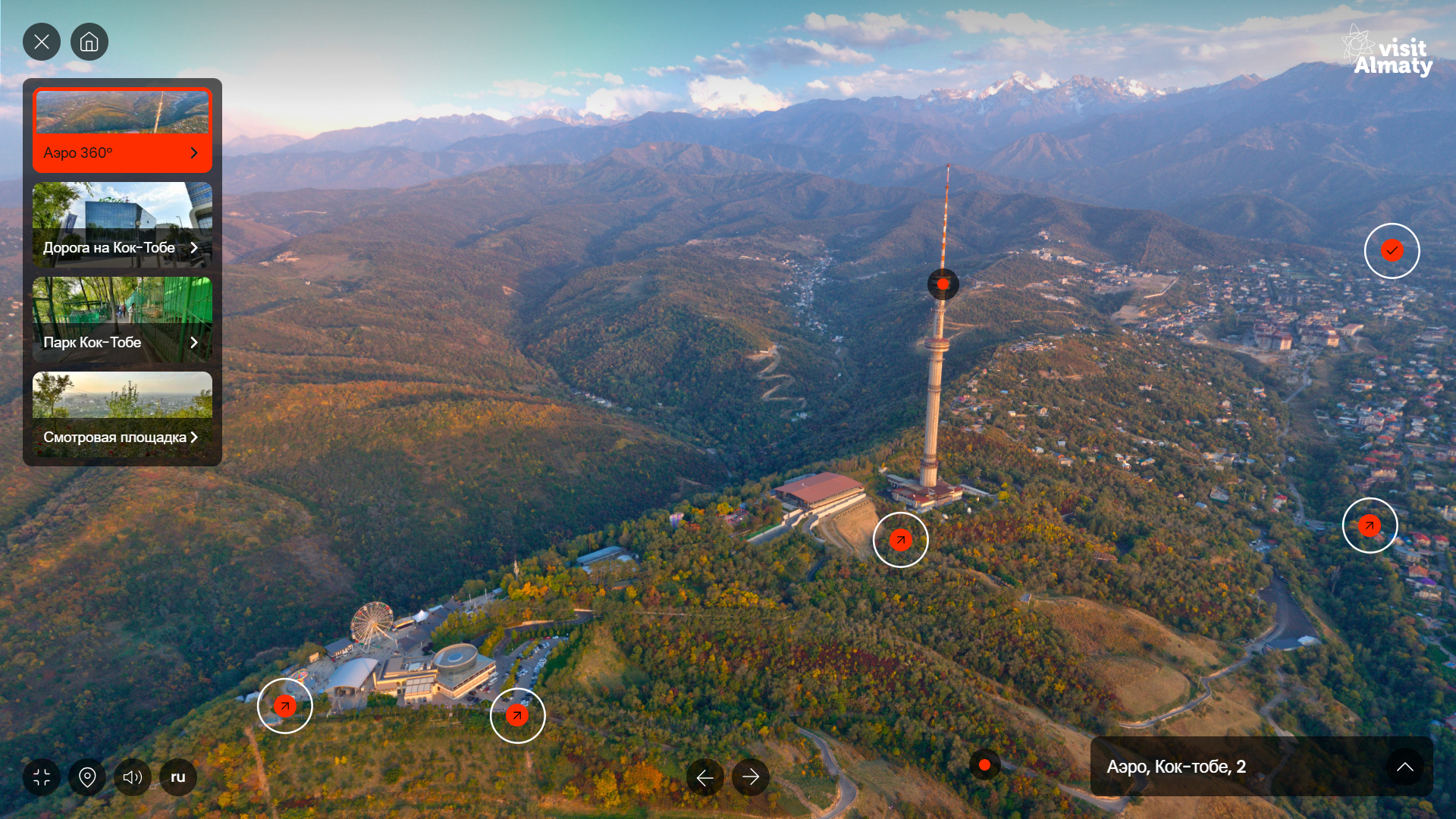Screen dimensions: 1456x819
Task: Close the scene list panel
Action: (42, 42)
